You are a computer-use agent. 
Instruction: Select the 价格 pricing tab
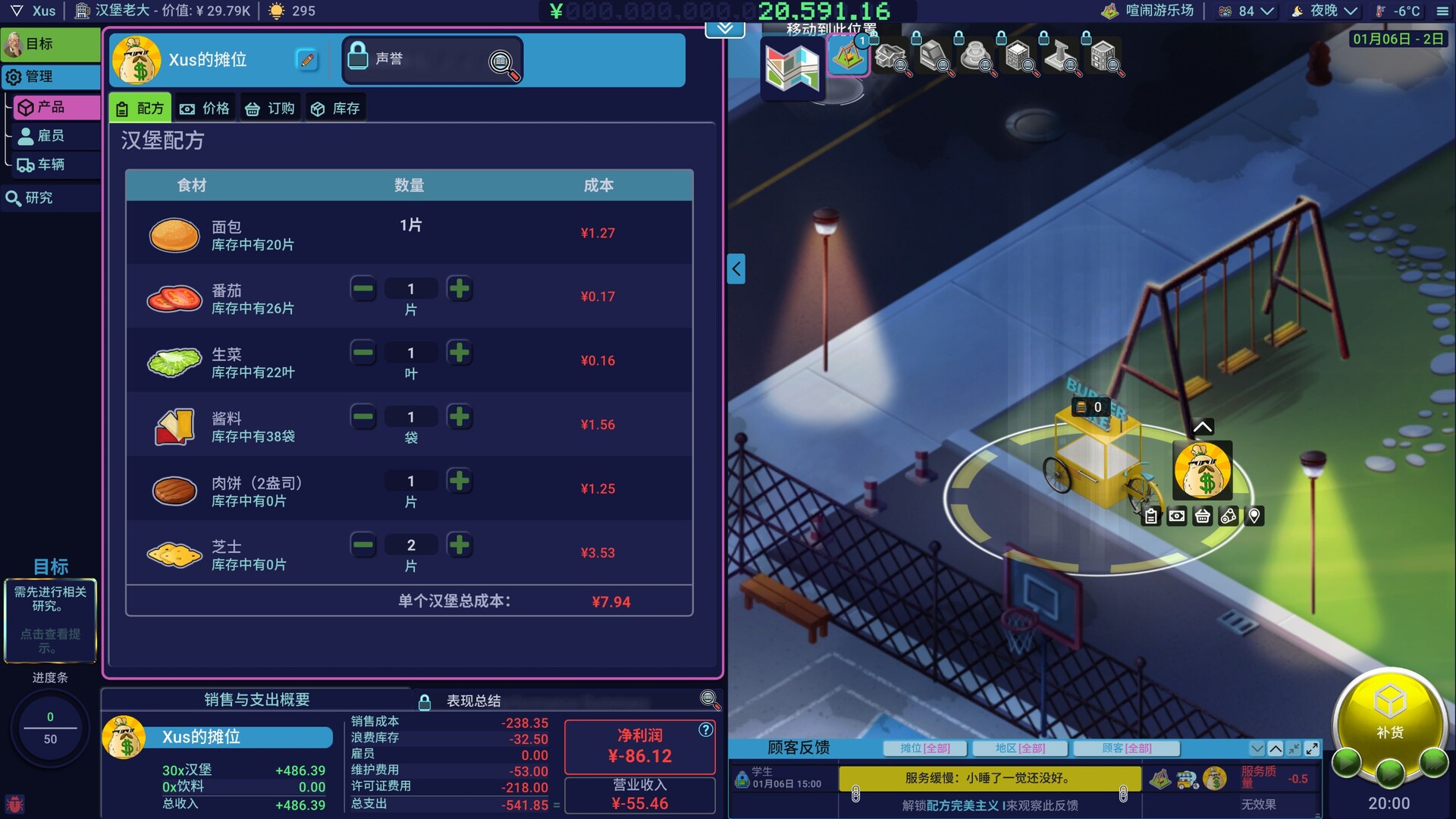pyautogui.click(x=206, y=107)
